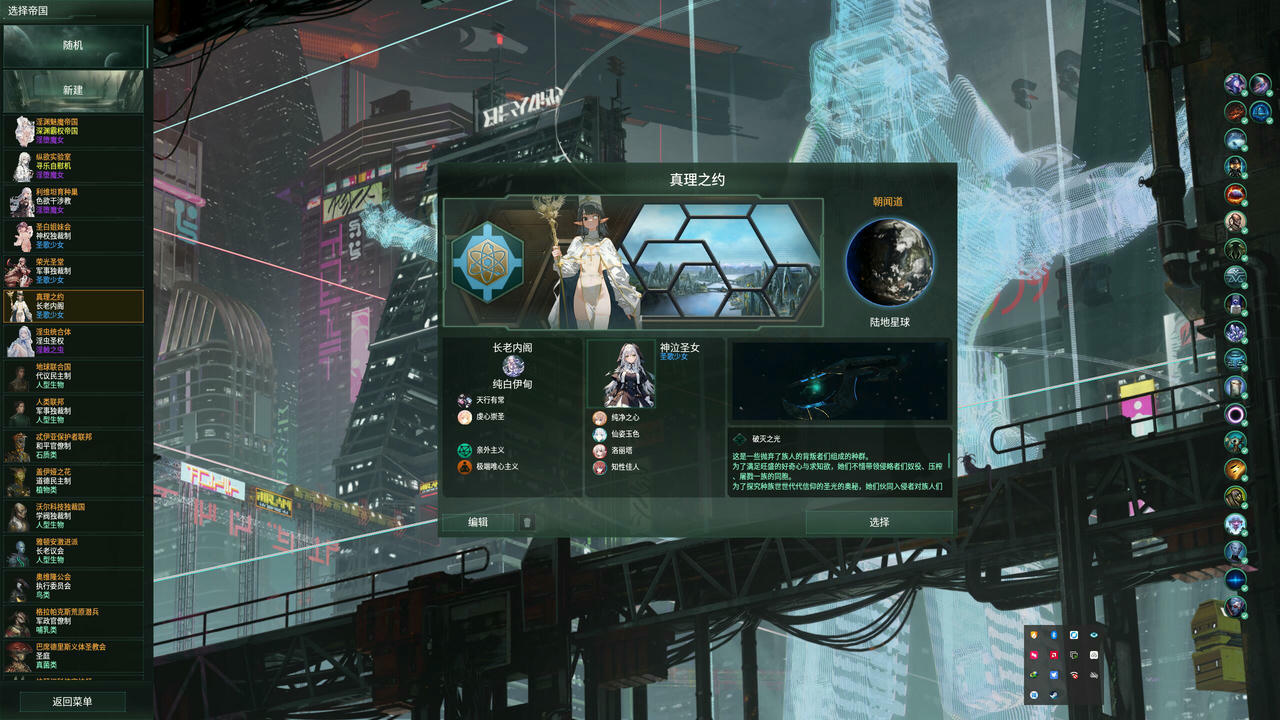This screenshot has width=1280, height=720.
Task: Toggle the bottom DLC icon in right column
Action: pyautogui.click(x=1234, y=605)
